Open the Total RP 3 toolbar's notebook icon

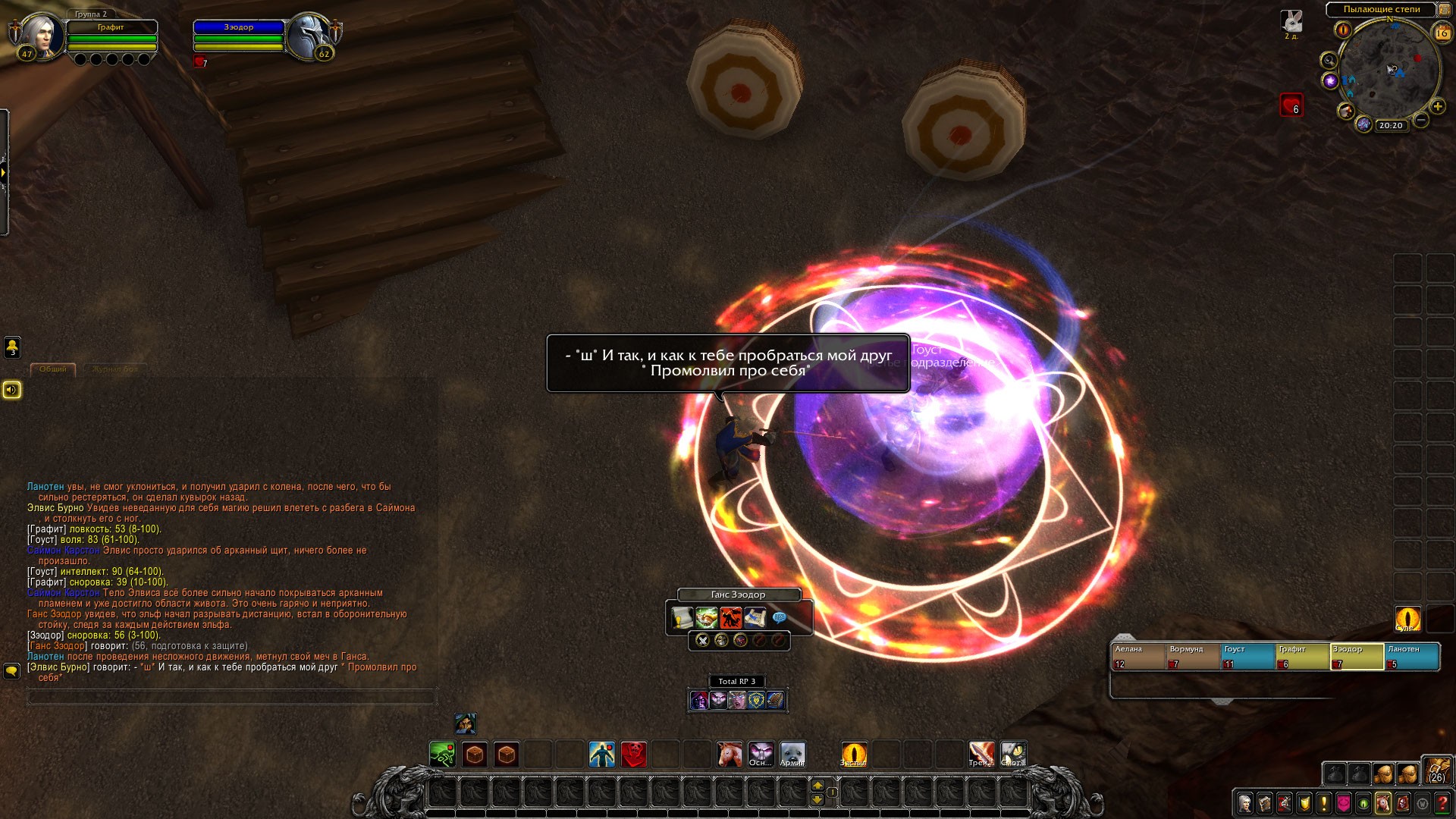pos(774,700)
